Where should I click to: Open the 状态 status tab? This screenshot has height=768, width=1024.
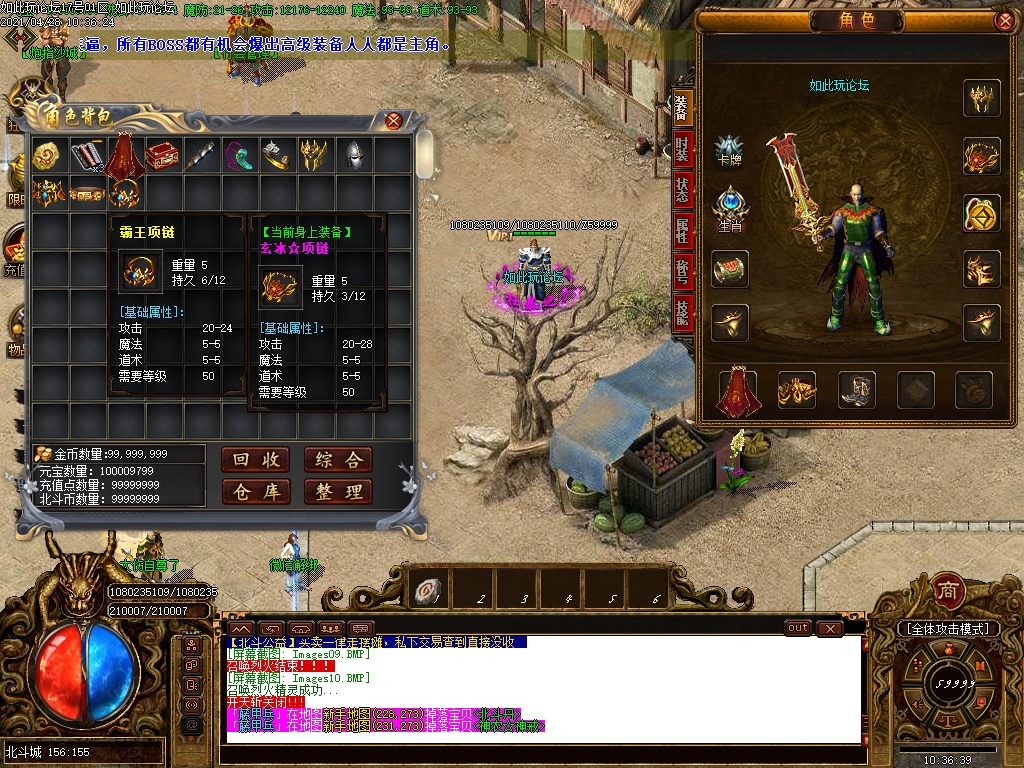(682, 191)
